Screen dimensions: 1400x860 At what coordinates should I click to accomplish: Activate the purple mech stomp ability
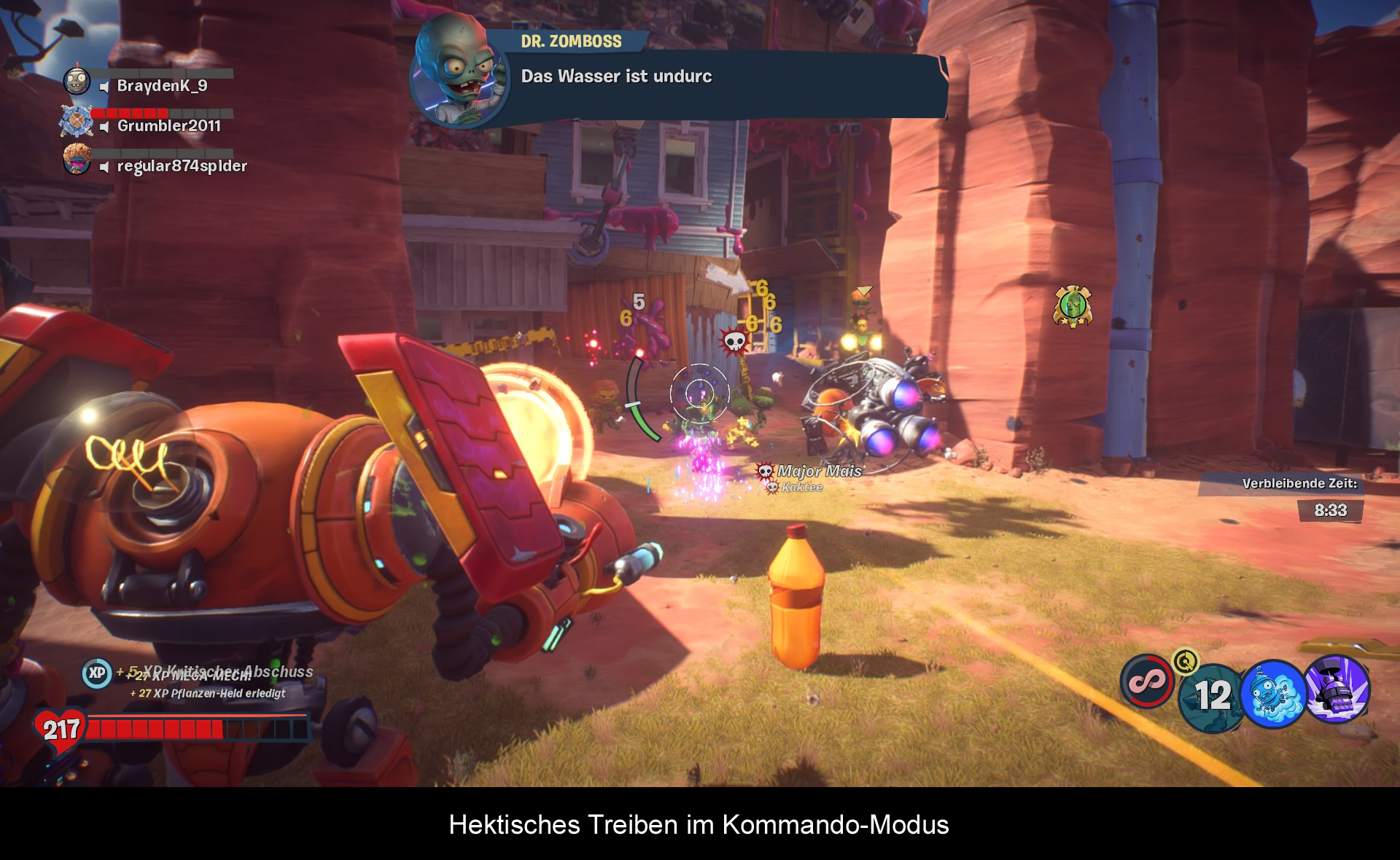(1337, 689)
